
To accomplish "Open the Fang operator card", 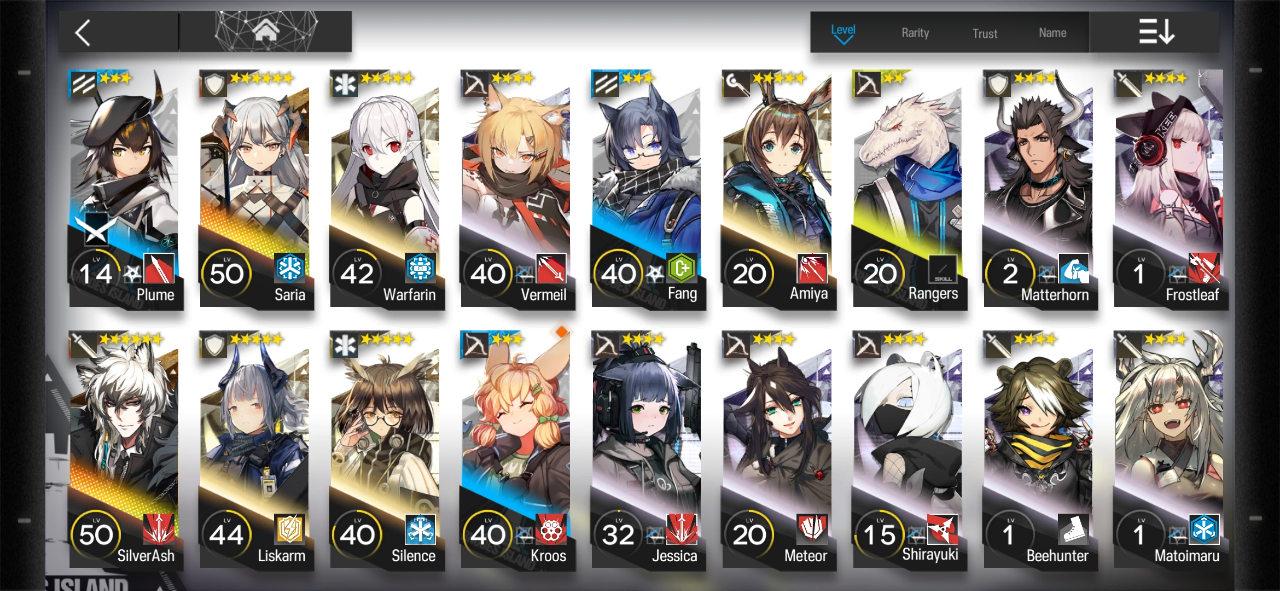I will click(x=646, y=185).
